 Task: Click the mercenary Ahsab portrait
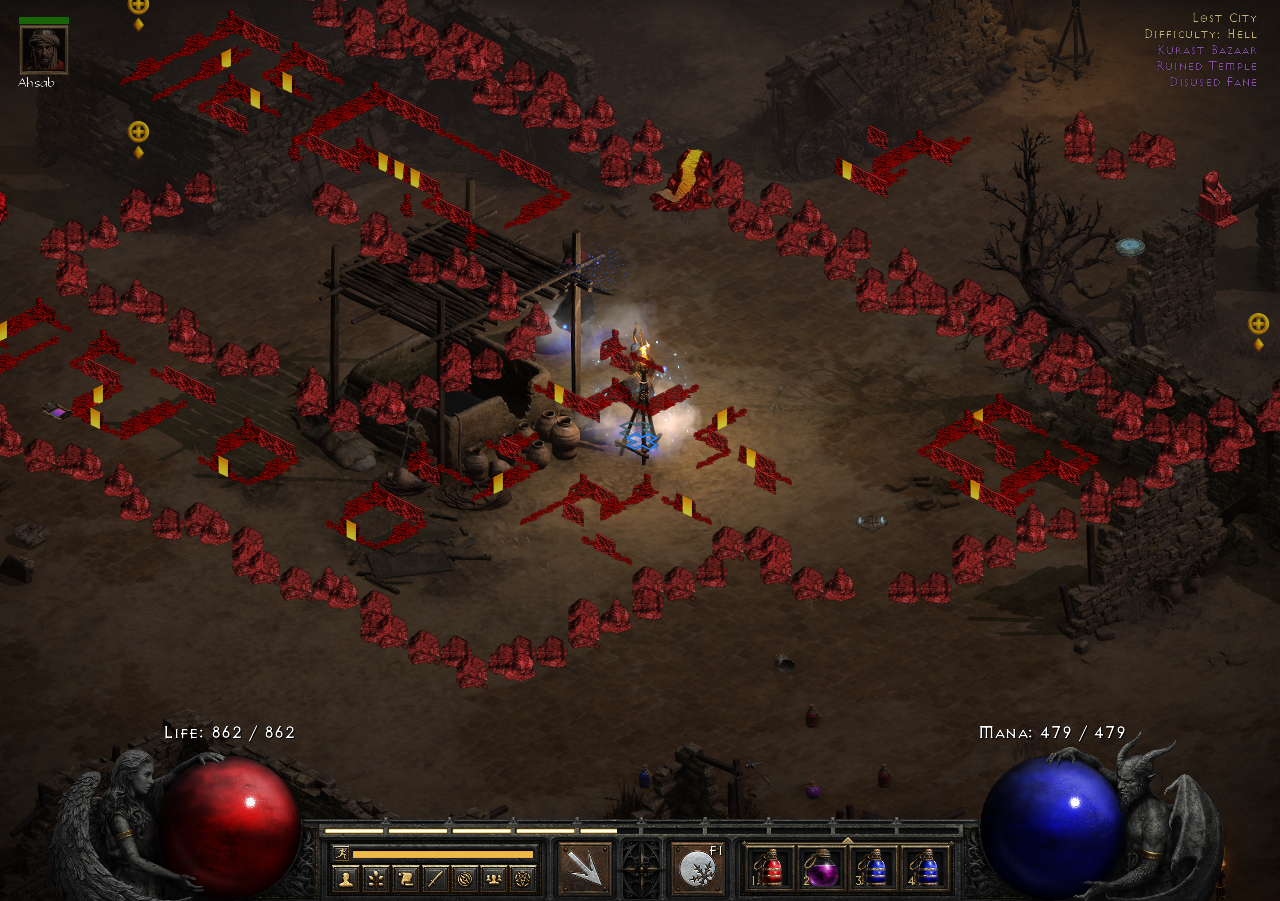pos(44,50)
